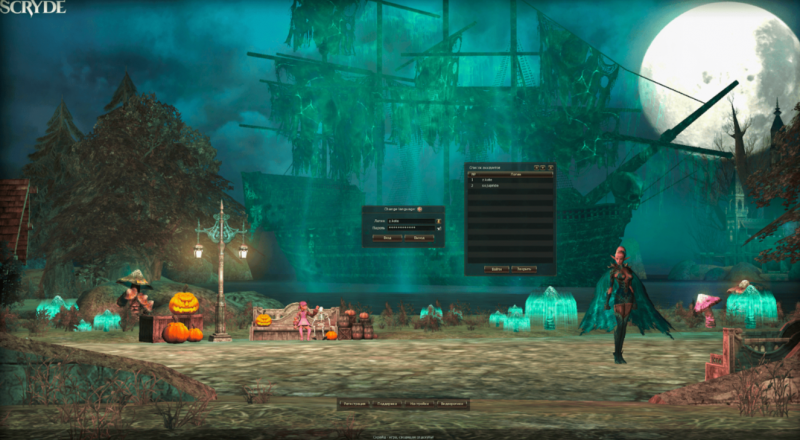Focus the Логин username field
The width and height of the screenshot is (800, 440).
click(x=410, y=220)
